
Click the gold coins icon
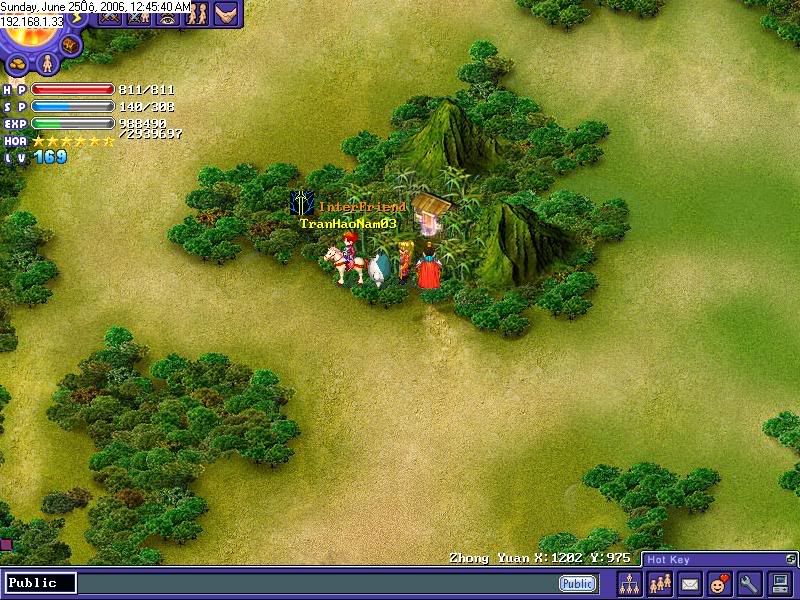tap(18, 63)
